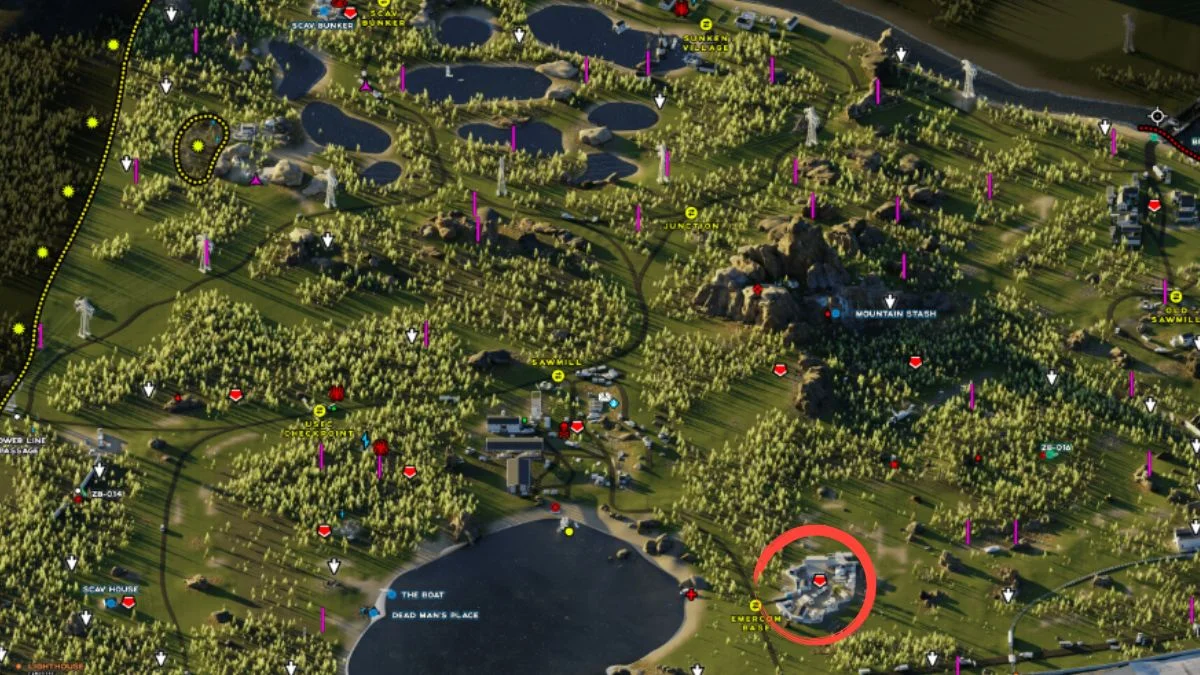
Task: Select the red marker inside the red circle
Action: click(x=820, y=580)
